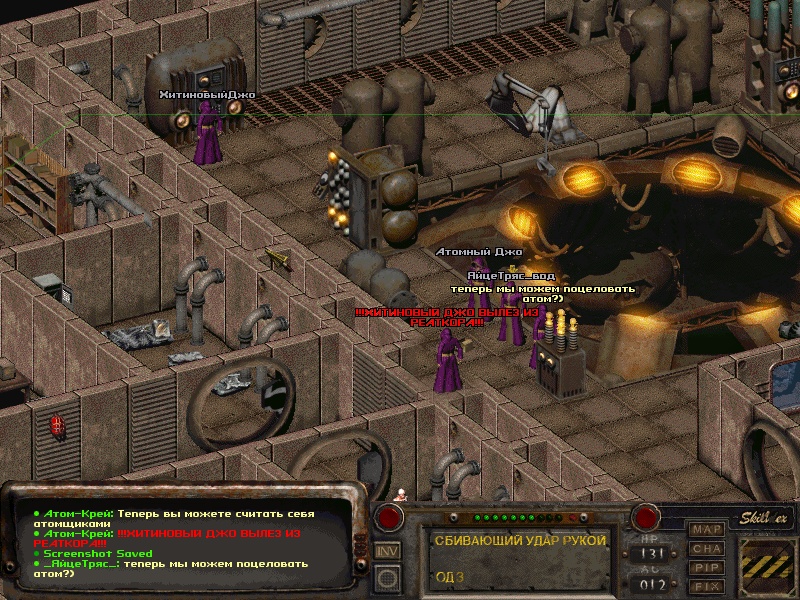This screenshot has height=600, width=800.
Task: Click the FIX button
Action: point(707,586)
